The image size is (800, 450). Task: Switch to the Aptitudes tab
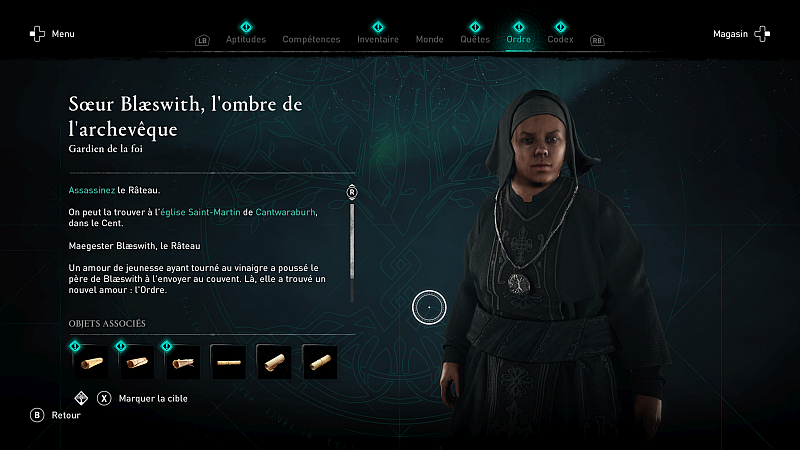pos(246,39)
